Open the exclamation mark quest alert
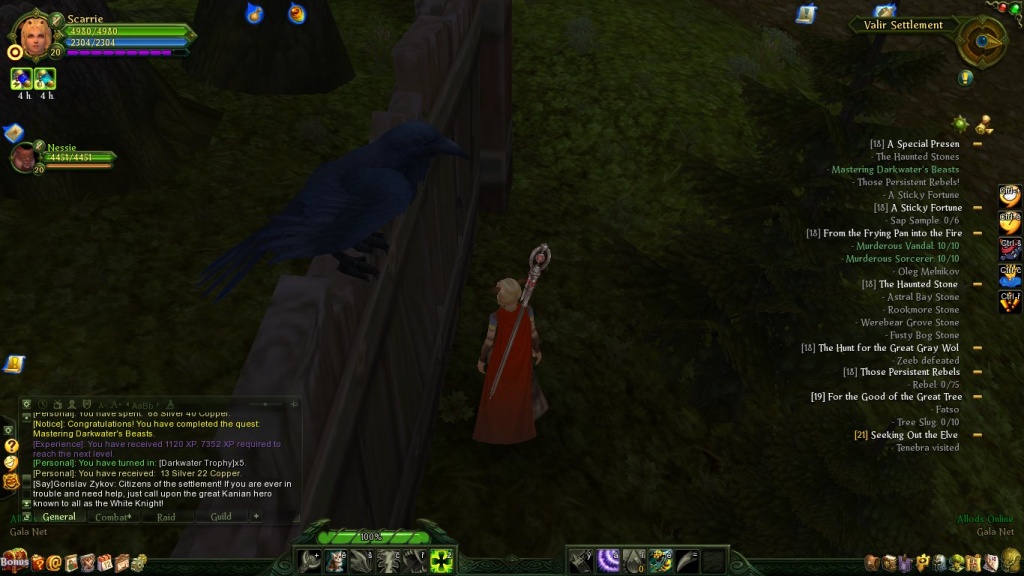 [x=965, y=77]
